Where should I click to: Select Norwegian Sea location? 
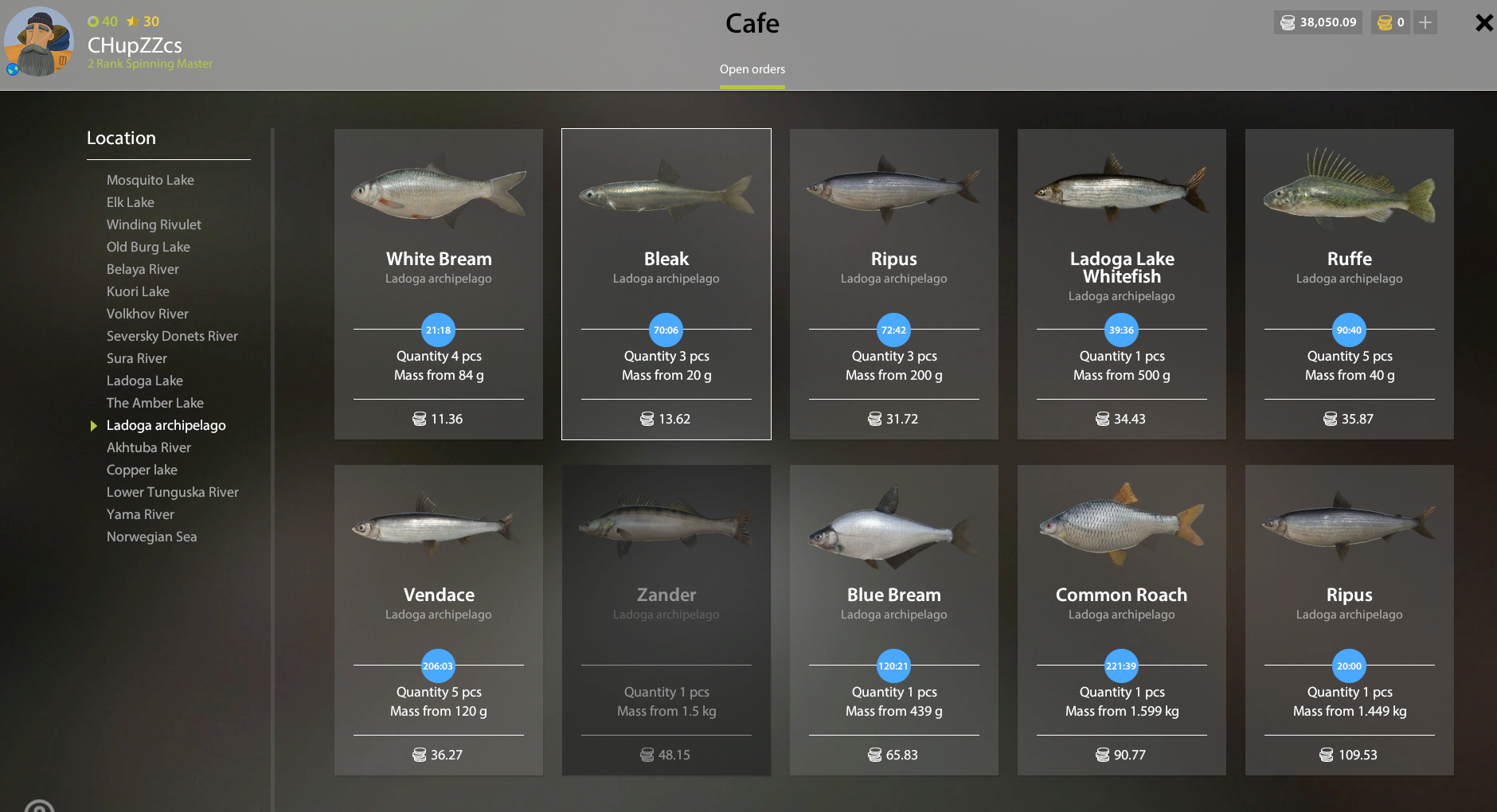[151, 537]
